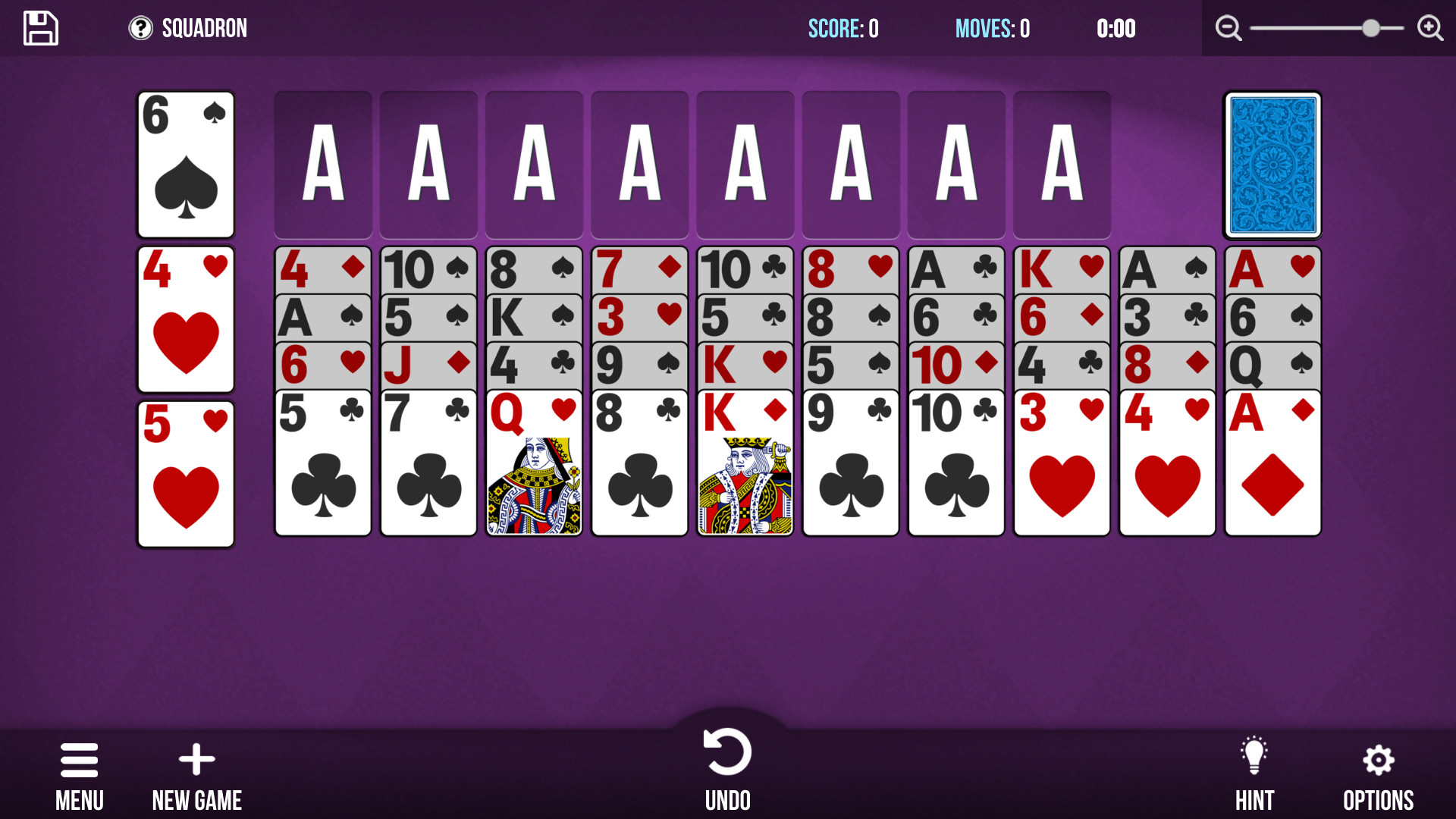Image resolution: width=1456 pixels, height=819 pixels.
Task: Click the SQUADRON game title
Action: [203, 27]
